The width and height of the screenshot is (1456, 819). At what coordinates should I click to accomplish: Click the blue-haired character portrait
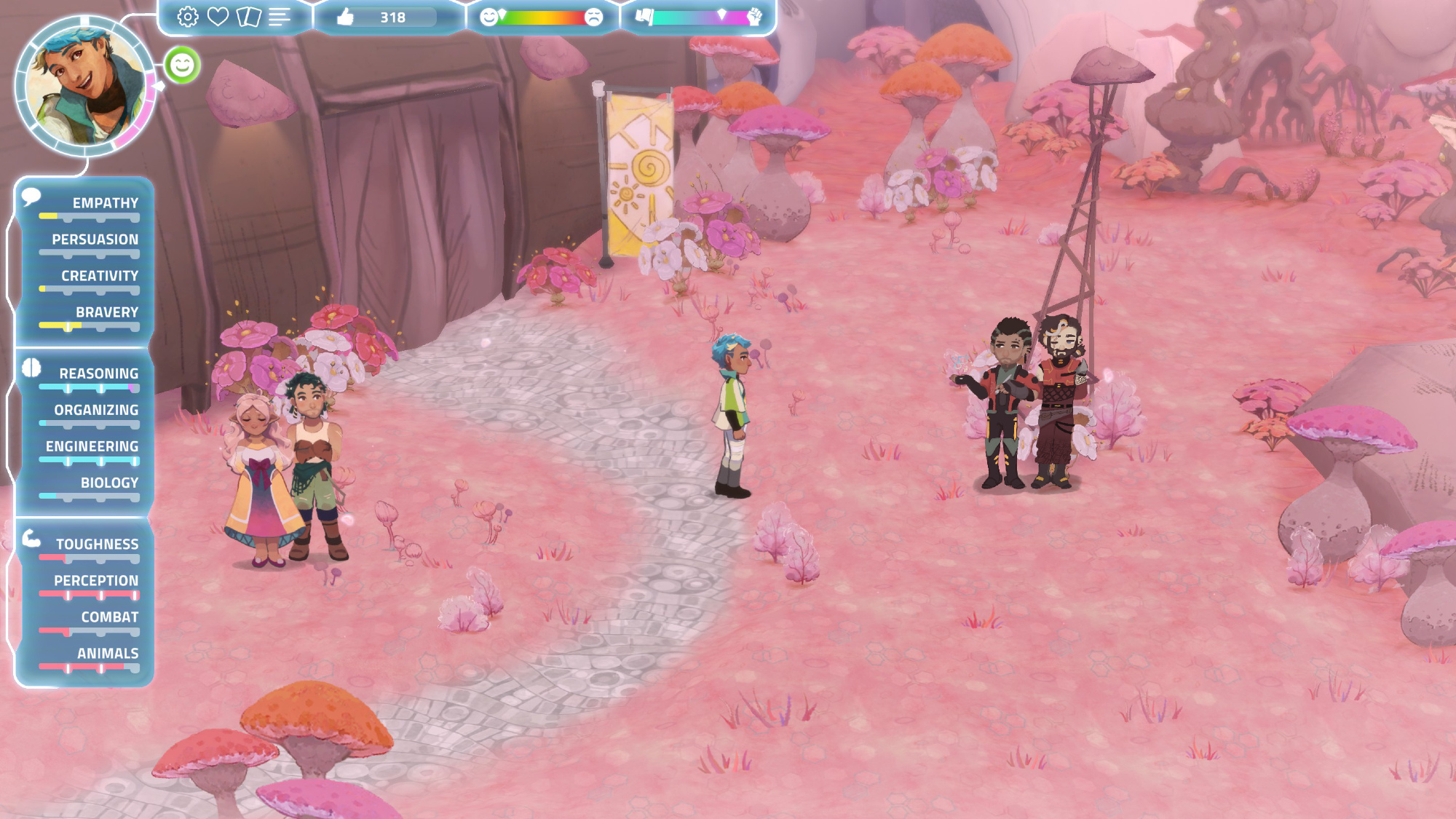(x=84, y=86)
